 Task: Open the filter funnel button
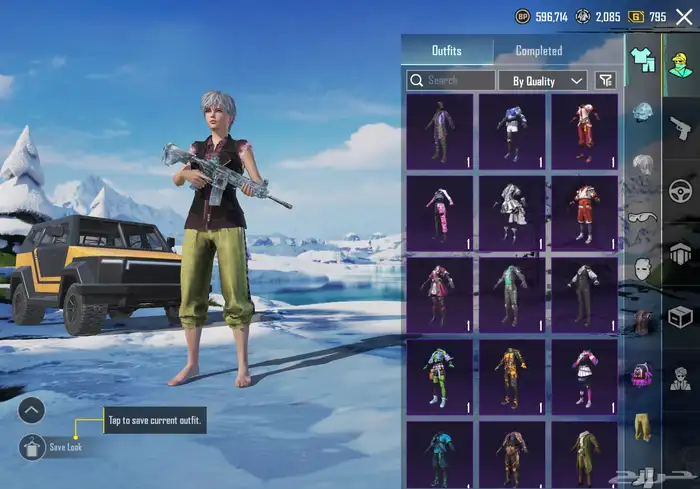click(605, 80)
